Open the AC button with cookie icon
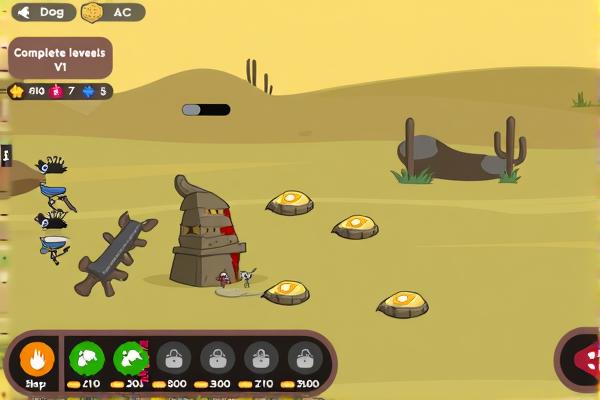 [x=112, y=13]
